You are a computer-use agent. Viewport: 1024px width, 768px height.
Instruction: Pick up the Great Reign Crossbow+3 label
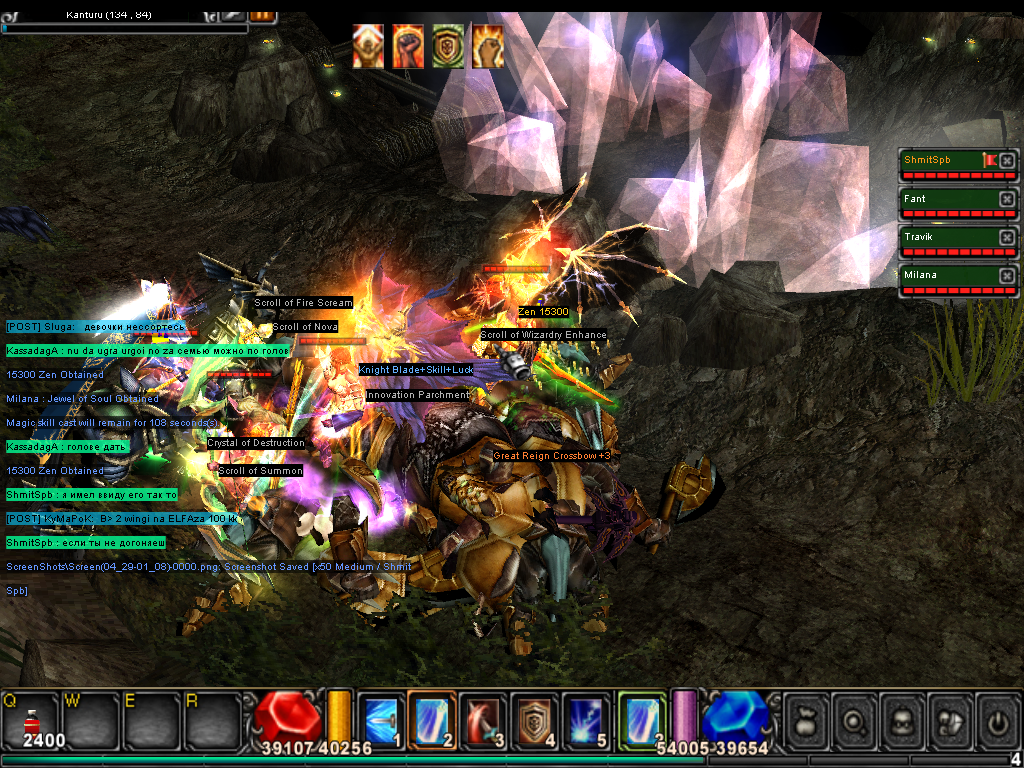(551, 456)
